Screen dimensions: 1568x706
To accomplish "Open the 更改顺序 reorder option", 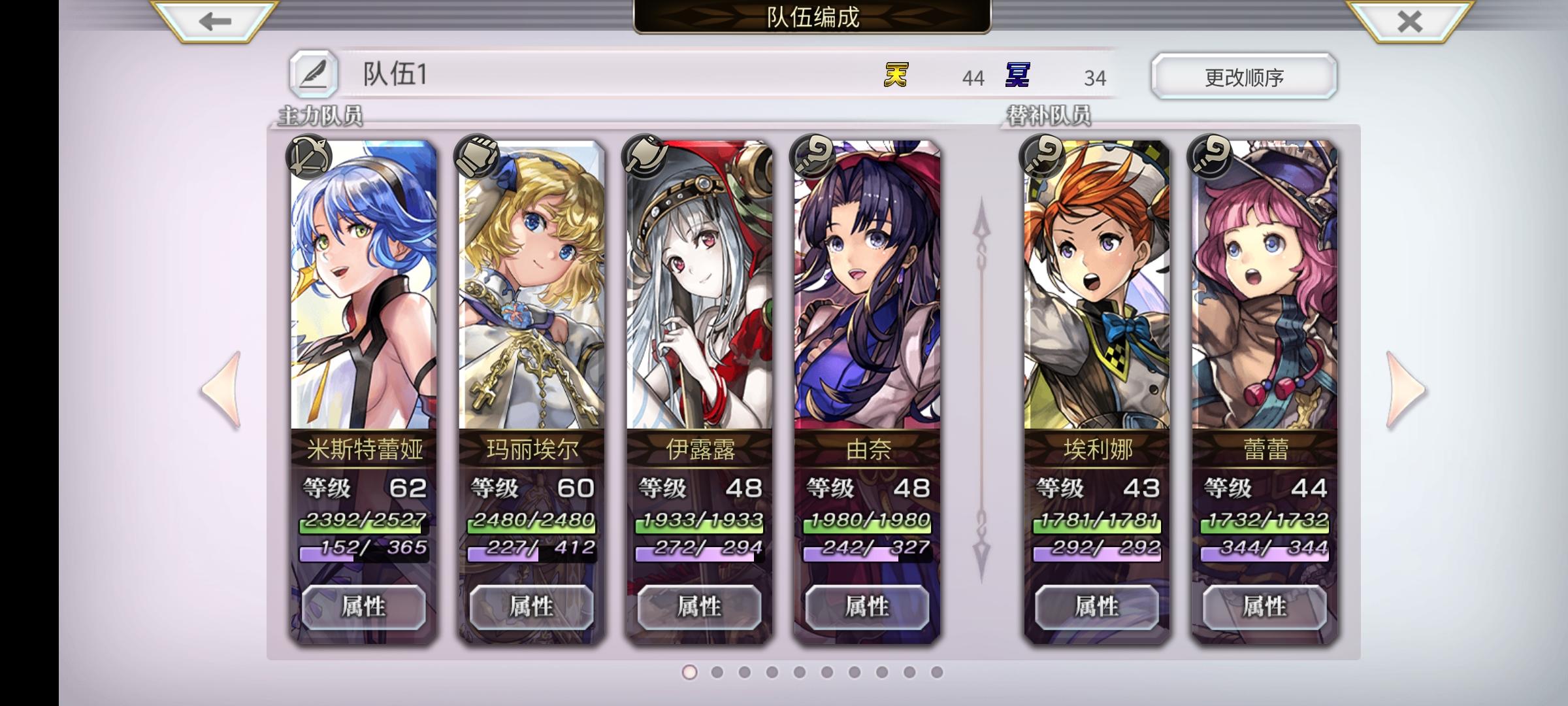I will pyautogui.click(x=1243, y=76).
